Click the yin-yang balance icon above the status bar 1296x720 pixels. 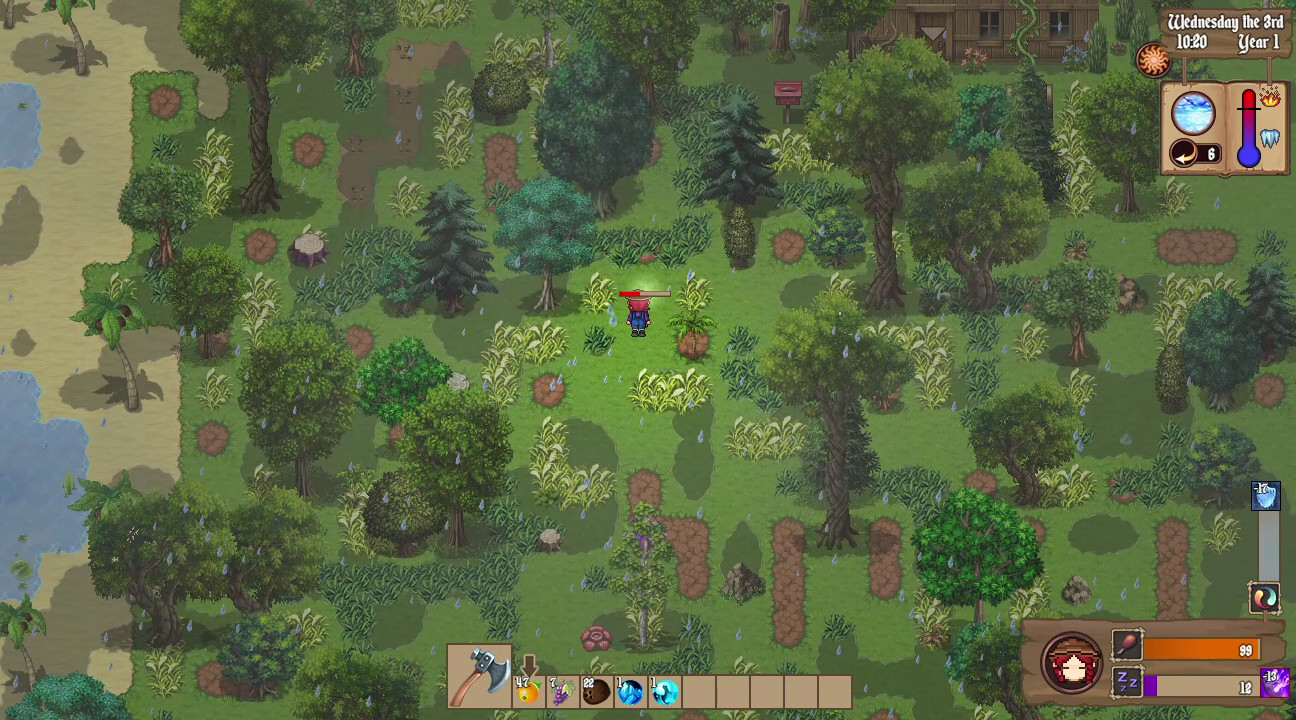(1265, 598)
